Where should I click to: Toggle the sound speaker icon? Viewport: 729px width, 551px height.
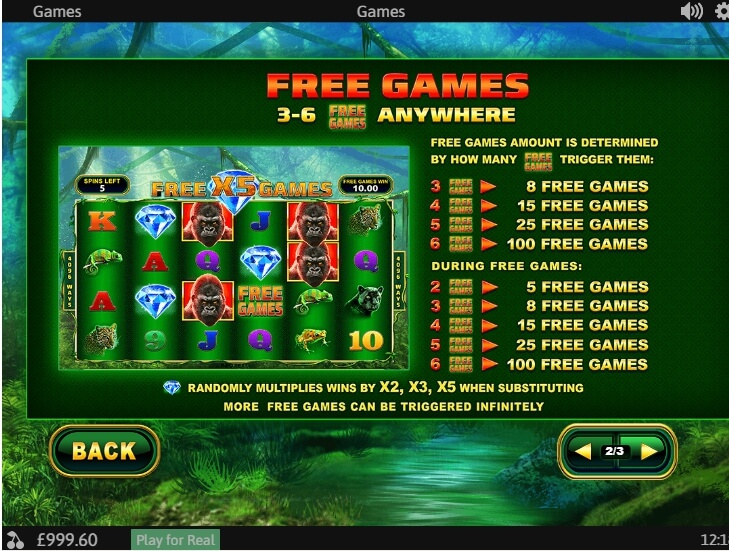tap(691, 12)
